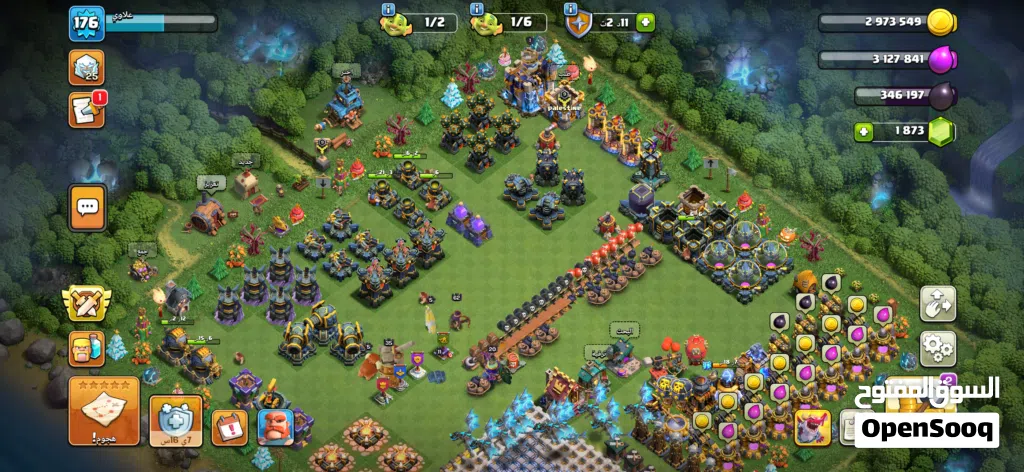Open the attack map button

pos(103,411)
